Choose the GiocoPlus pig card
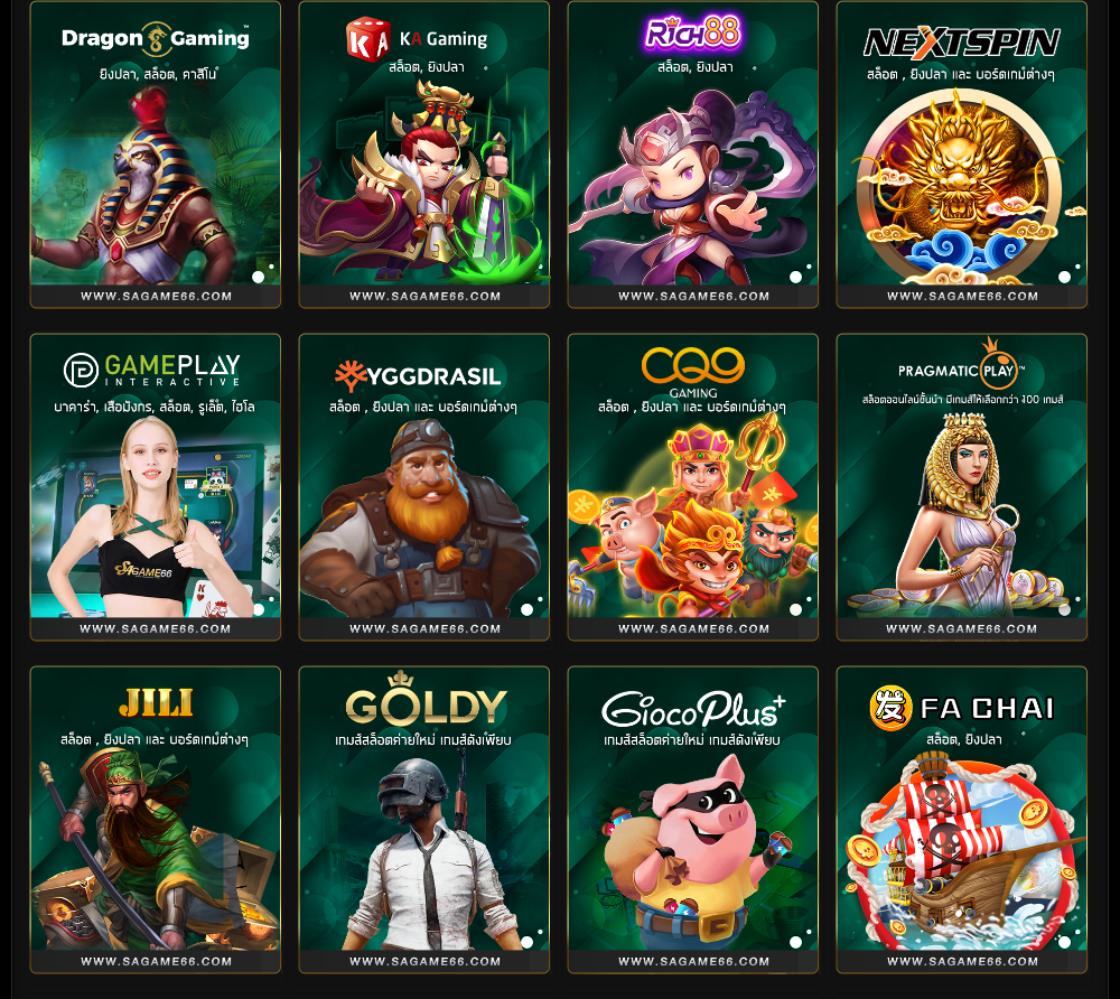This screenshot has width=1120, height=999. click(x=693, y=820)
